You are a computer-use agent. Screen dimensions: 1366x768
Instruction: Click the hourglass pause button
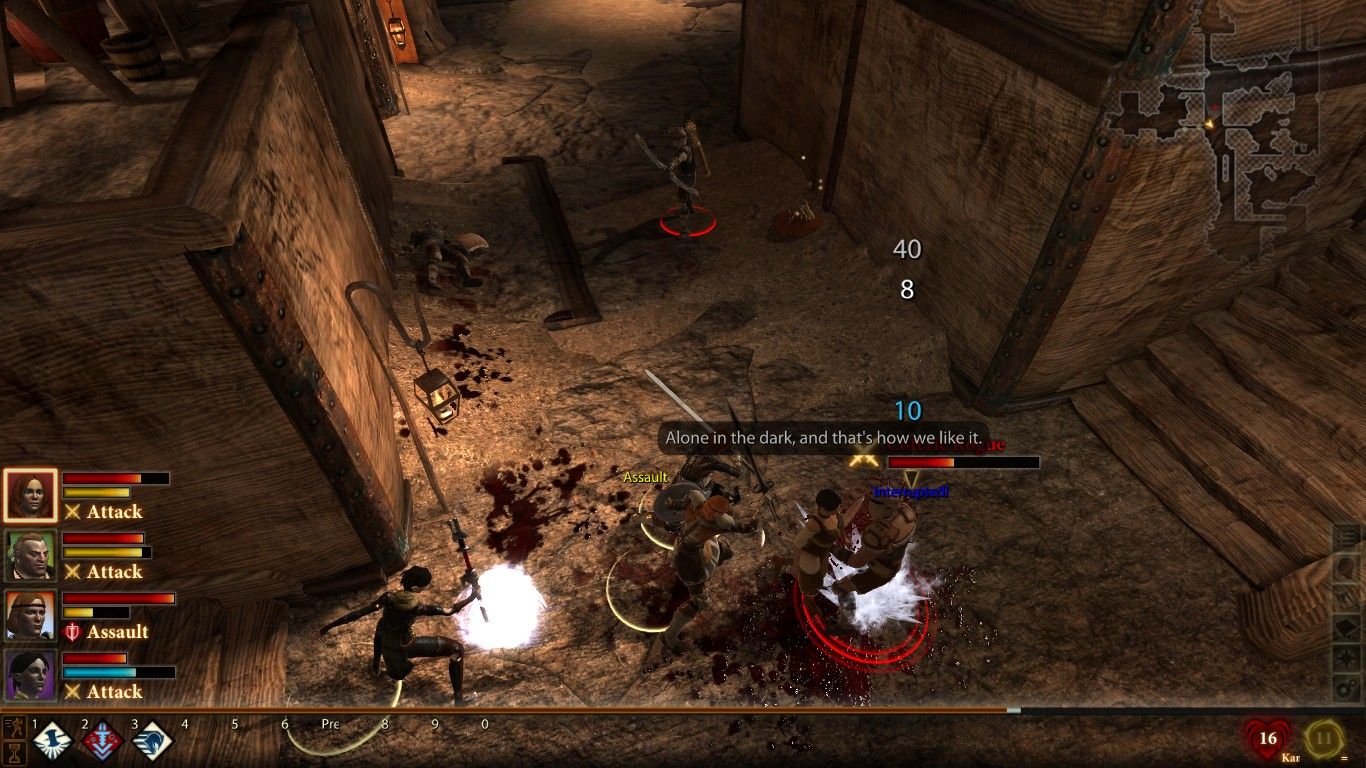[x=14, y=751]
